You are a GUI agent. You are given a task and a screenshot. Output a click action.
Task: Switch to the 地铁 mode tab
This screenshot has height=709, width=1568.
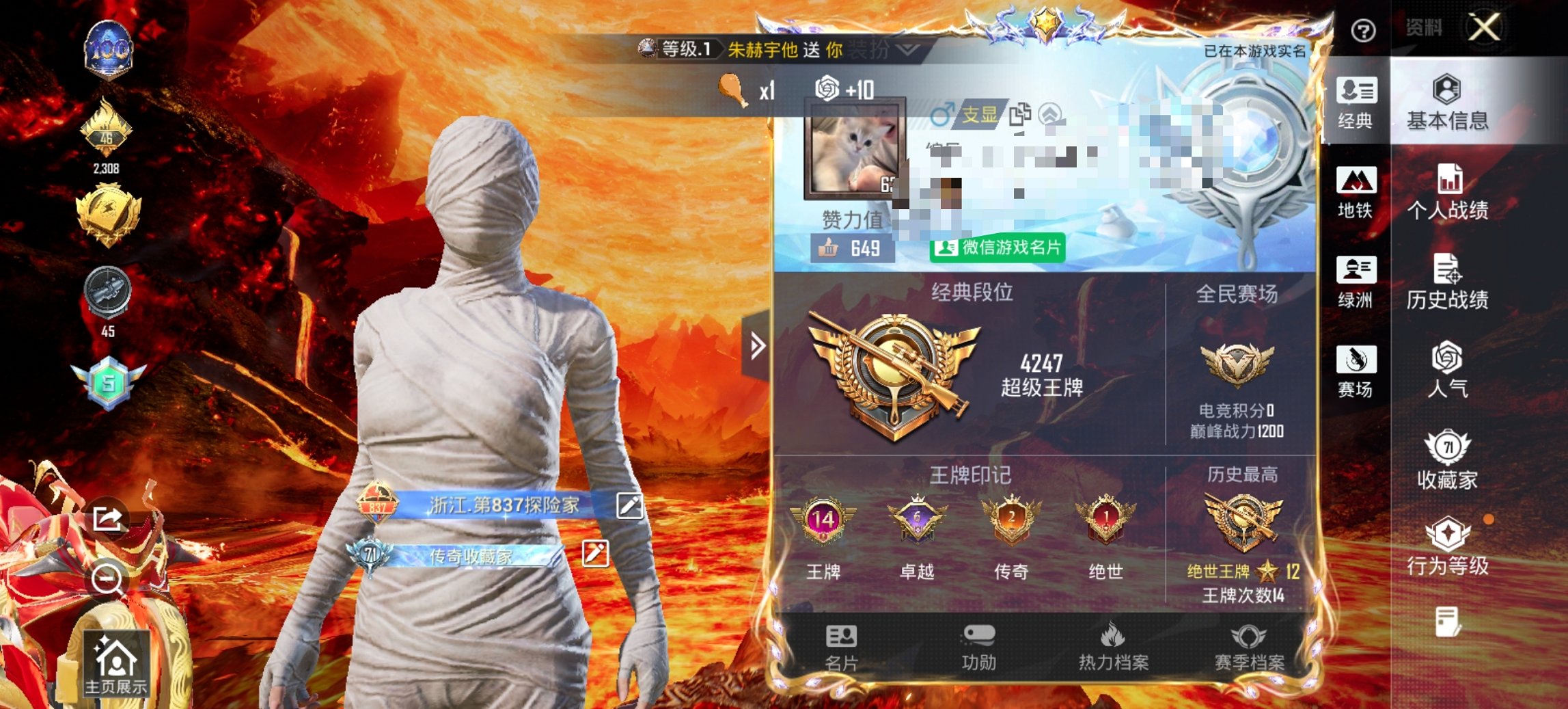point(1356,192)
